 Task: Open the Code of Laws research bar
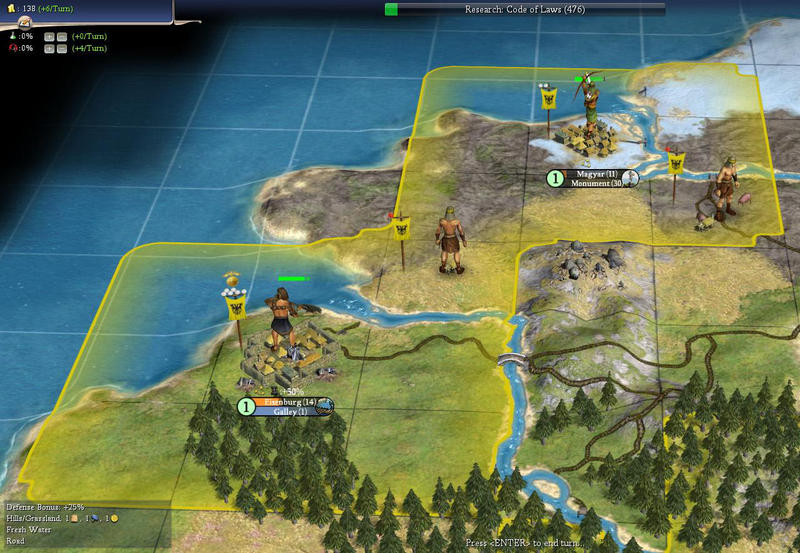(524, 9)
